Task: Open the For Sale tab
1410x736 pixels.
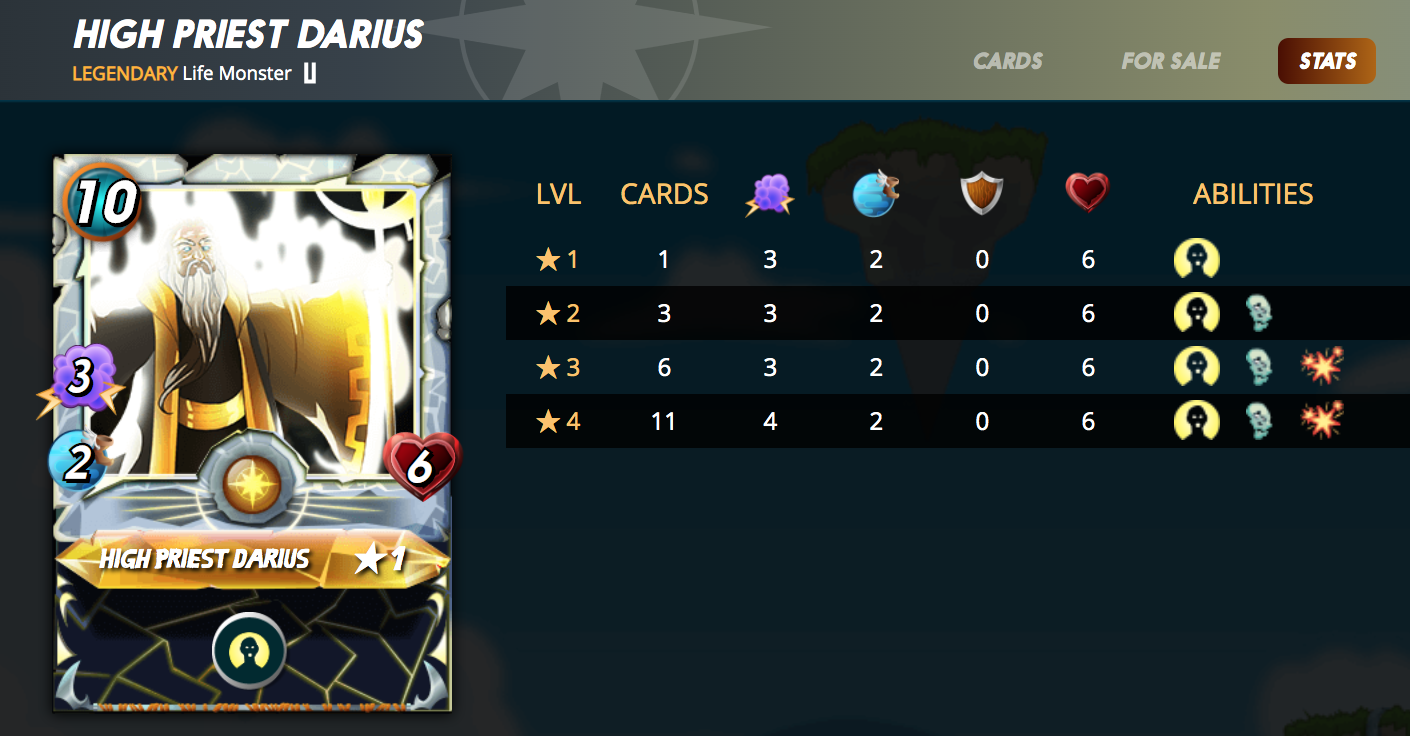Action: [x=1170, y=61]
